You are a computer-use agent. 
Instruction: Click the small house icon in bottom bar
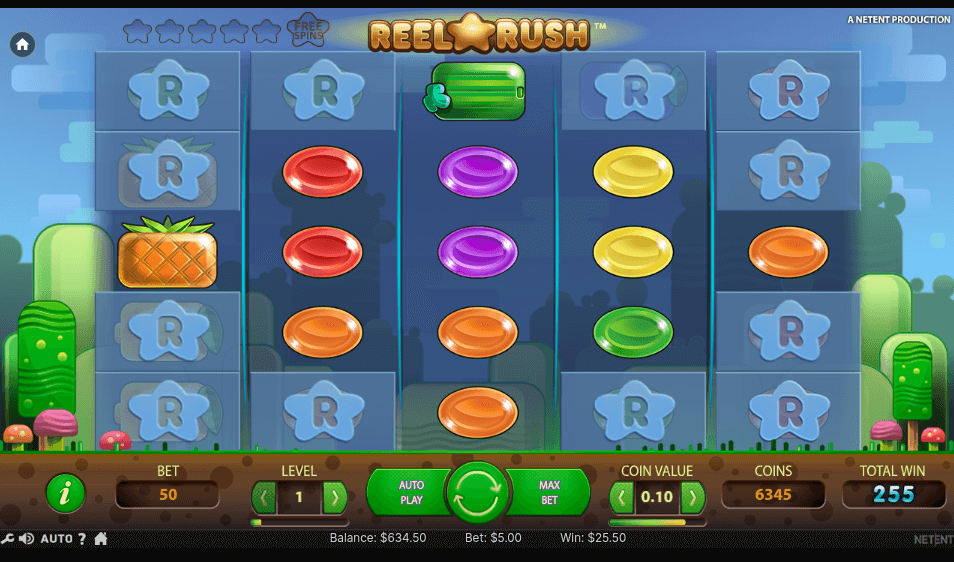(x=101, y=539)
